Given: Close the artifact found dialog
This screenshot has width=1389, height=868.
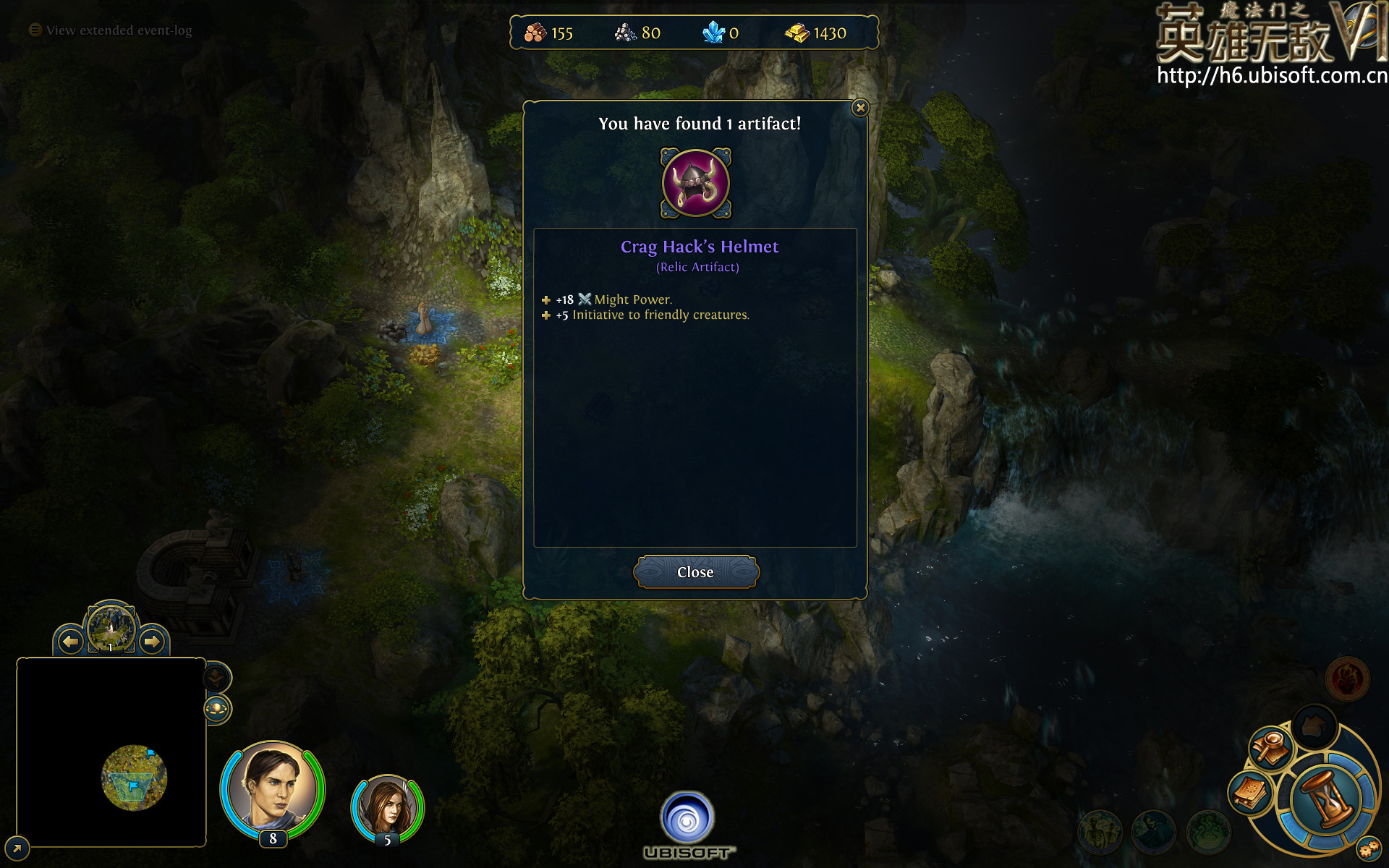Looking at the screenshot, I should tap(695, 572).
